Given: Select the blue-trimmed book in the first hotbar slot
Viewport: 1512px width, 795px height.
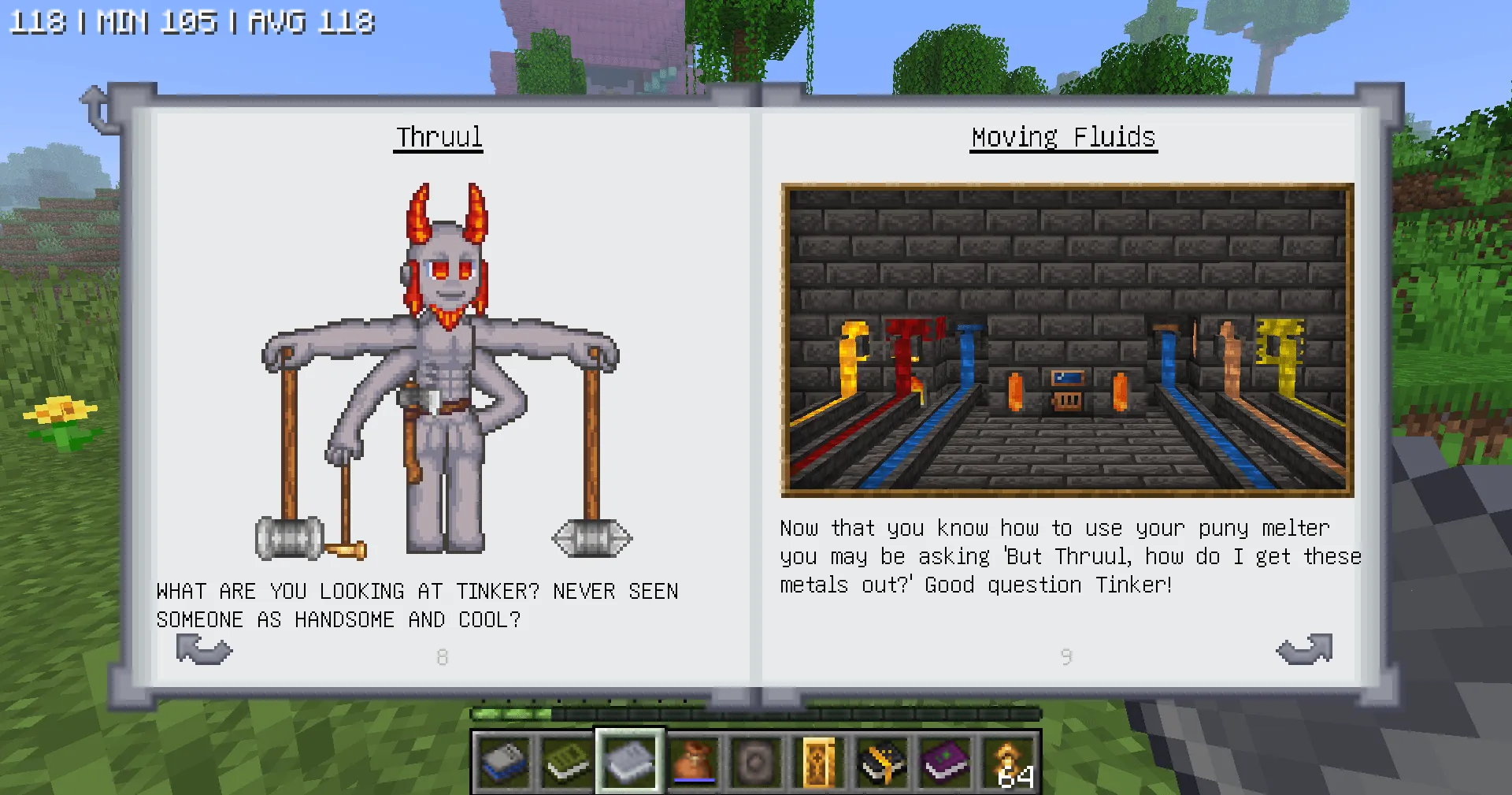Looking at the screenshot, I should click(x=503, y=762).
